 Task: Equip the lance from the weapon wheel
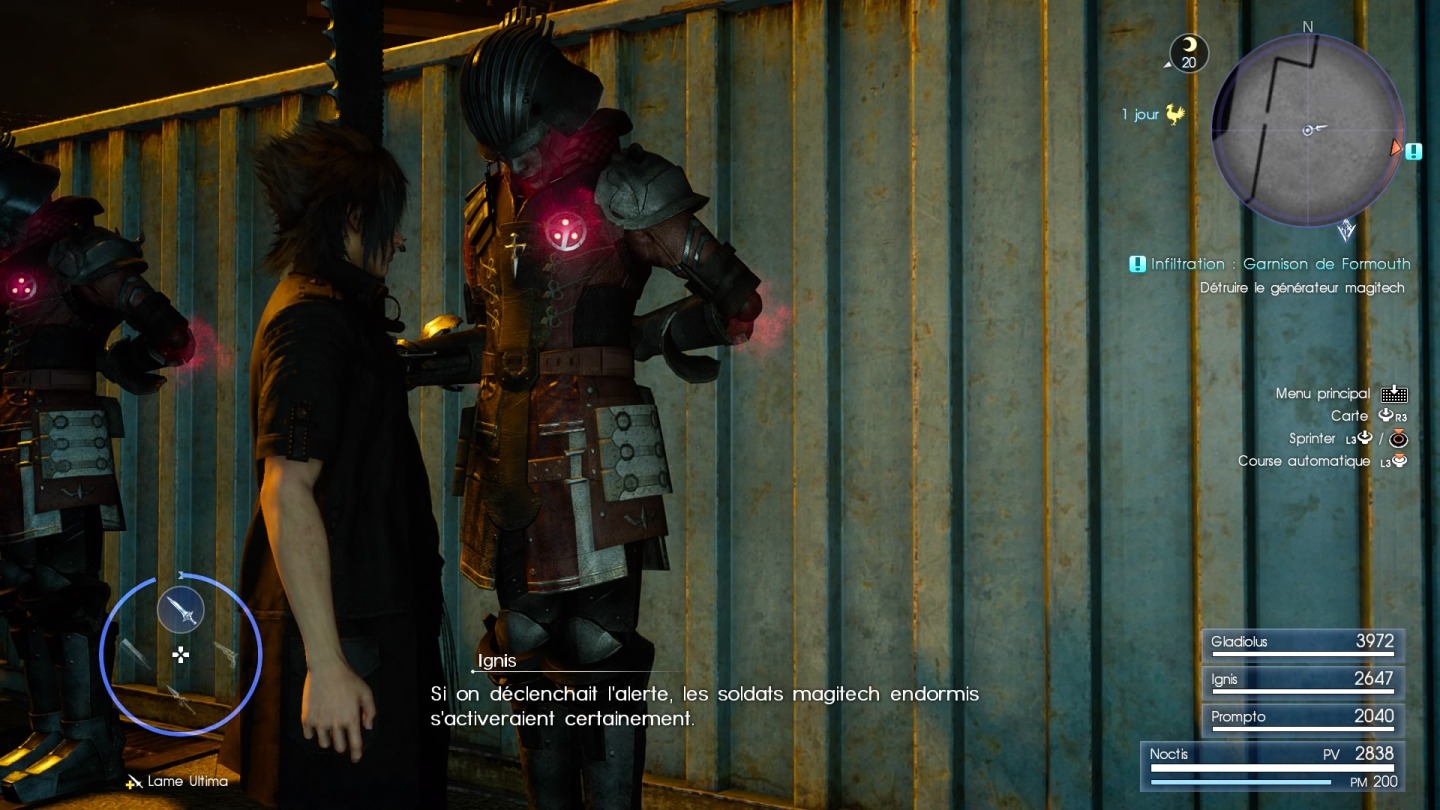pyautogui.click(x=181, y=700)
